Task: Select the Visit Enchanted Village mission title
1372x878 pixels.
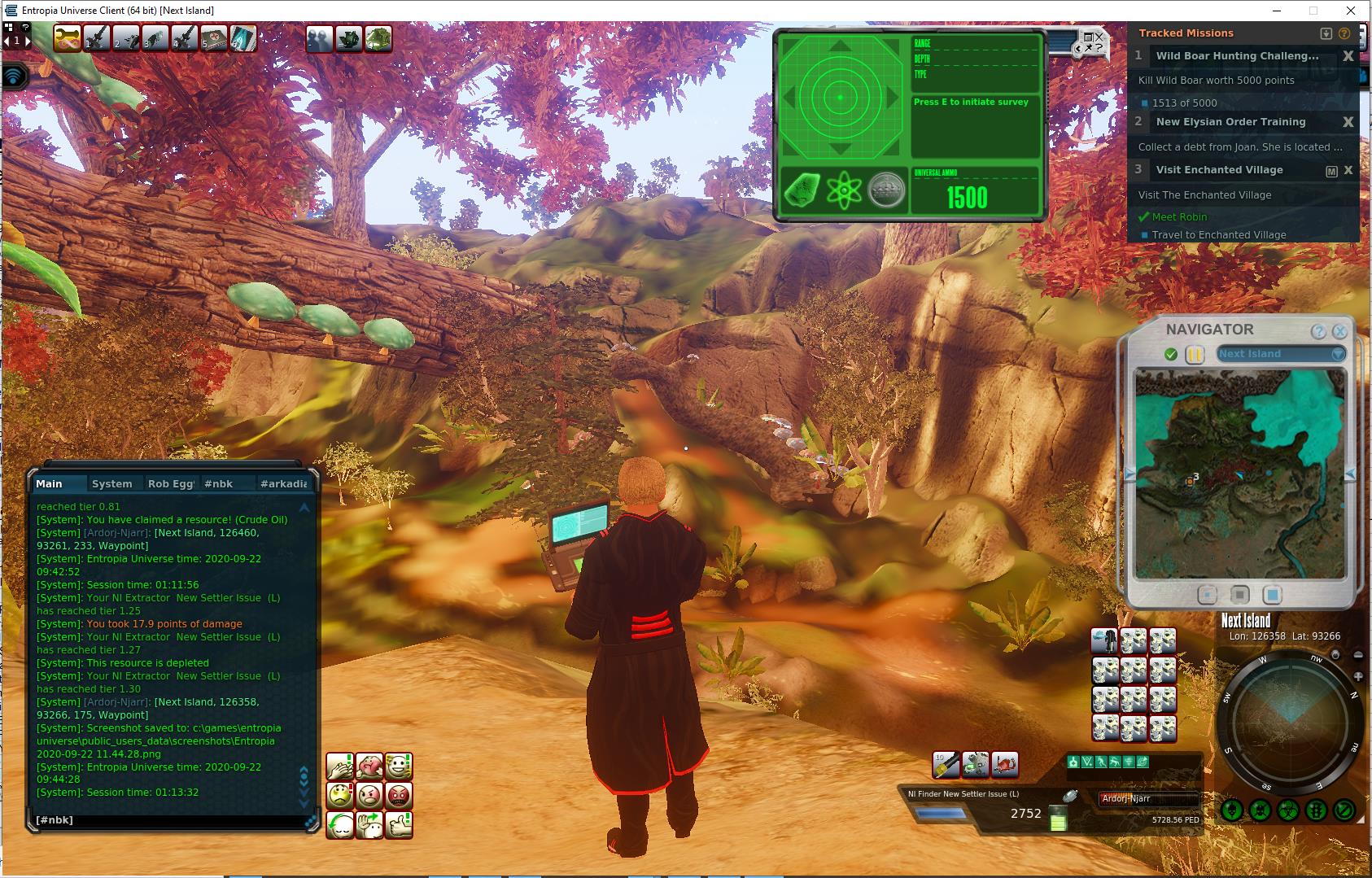Action: click(x=1219, y=170)
